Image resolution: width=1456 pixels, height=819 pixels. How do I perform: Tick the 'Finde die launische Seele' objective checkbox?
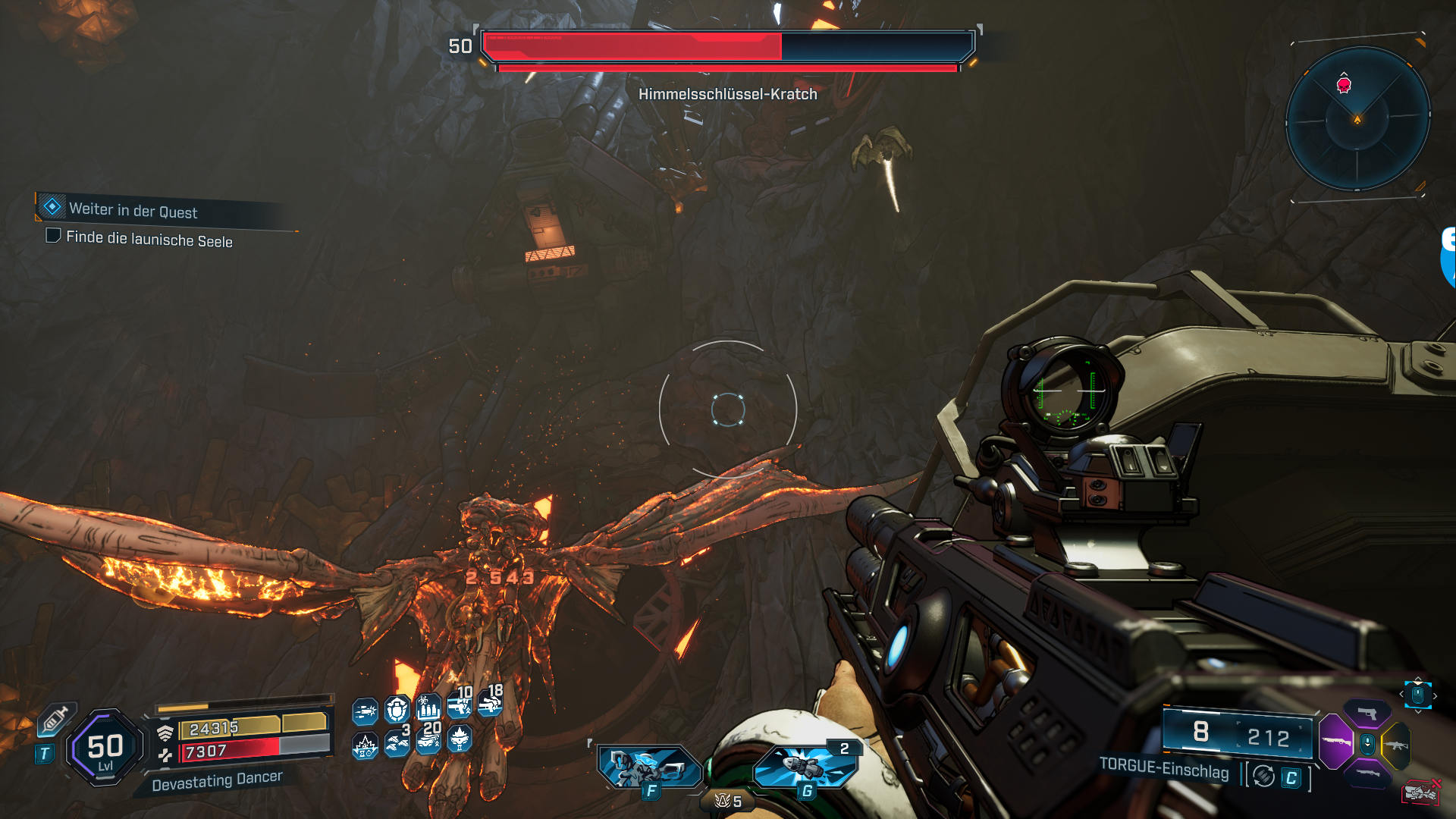(53, 236)
